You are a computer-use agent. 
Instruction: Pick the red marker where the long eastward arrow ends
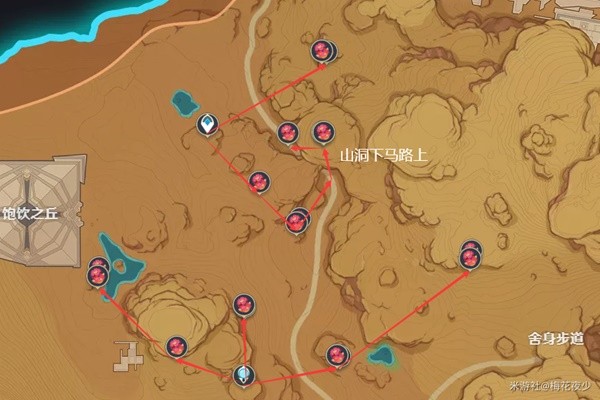pos(470,255)
